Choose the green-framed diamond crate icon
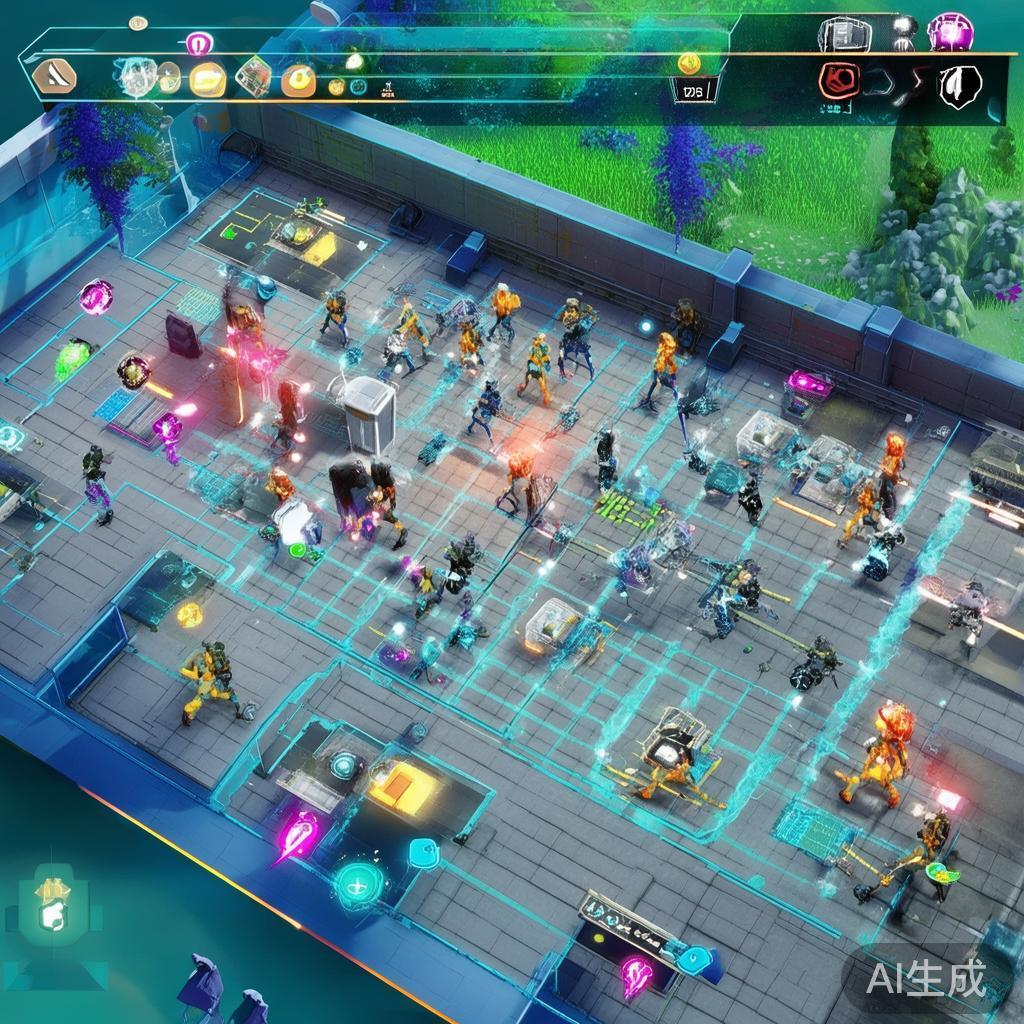The image size is (1024, 1024). [253, 77]
